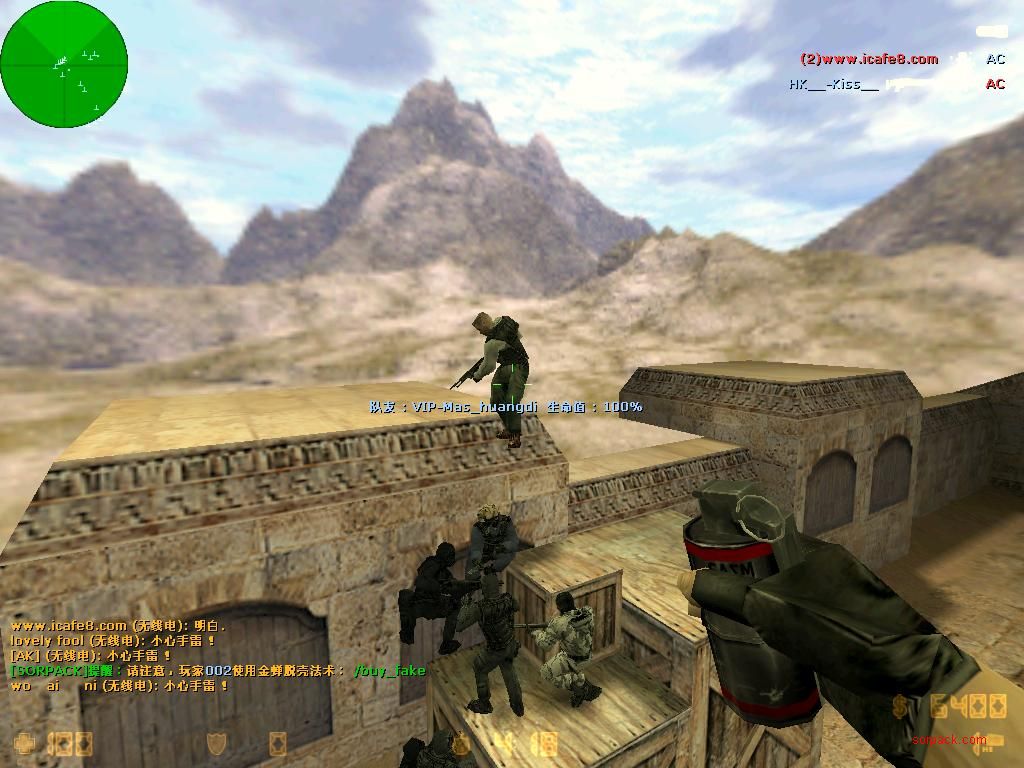Select the health cross icon

click(23, 744)
